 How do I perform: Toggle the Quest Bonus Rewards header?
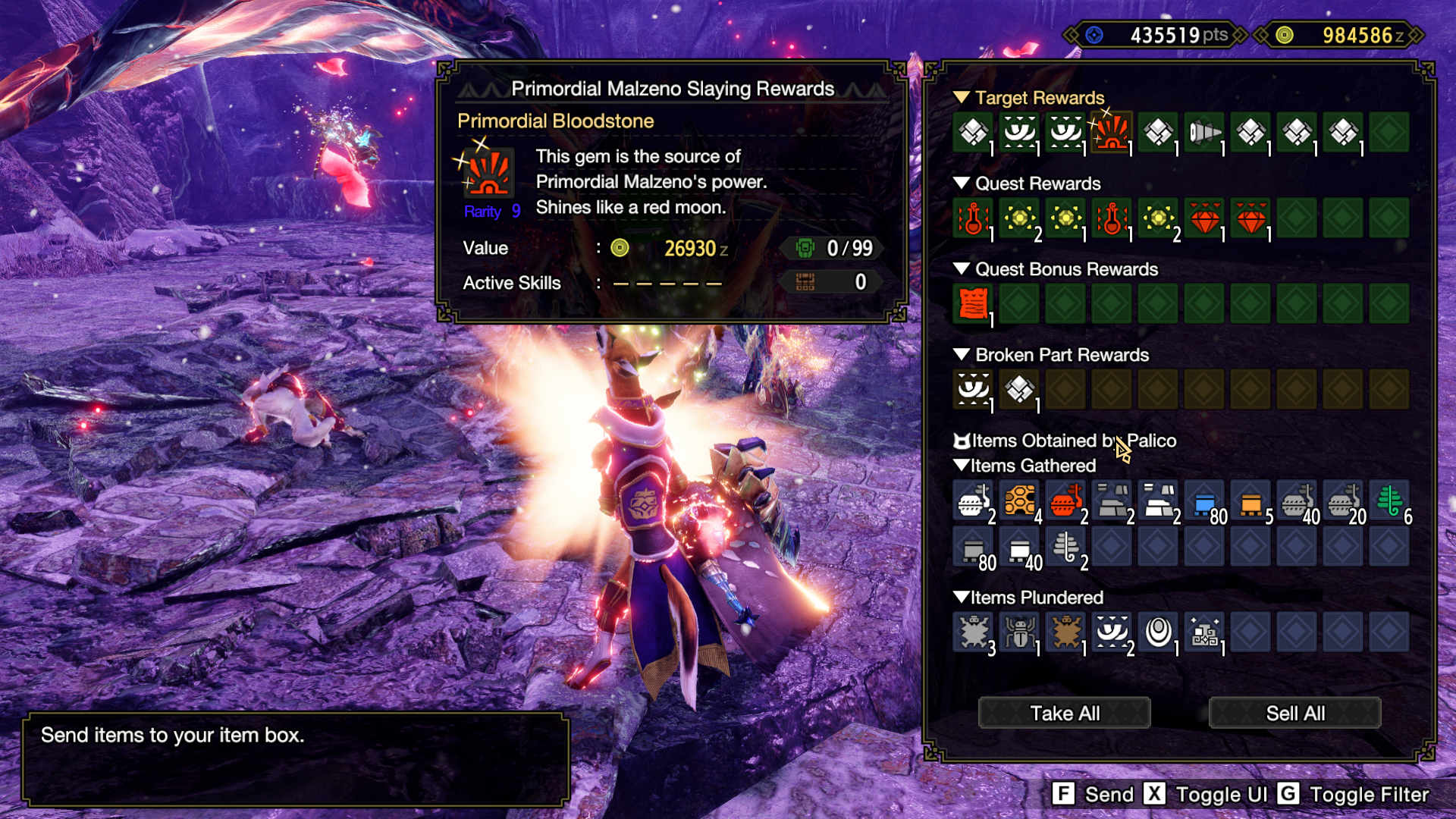click(962, 269)
